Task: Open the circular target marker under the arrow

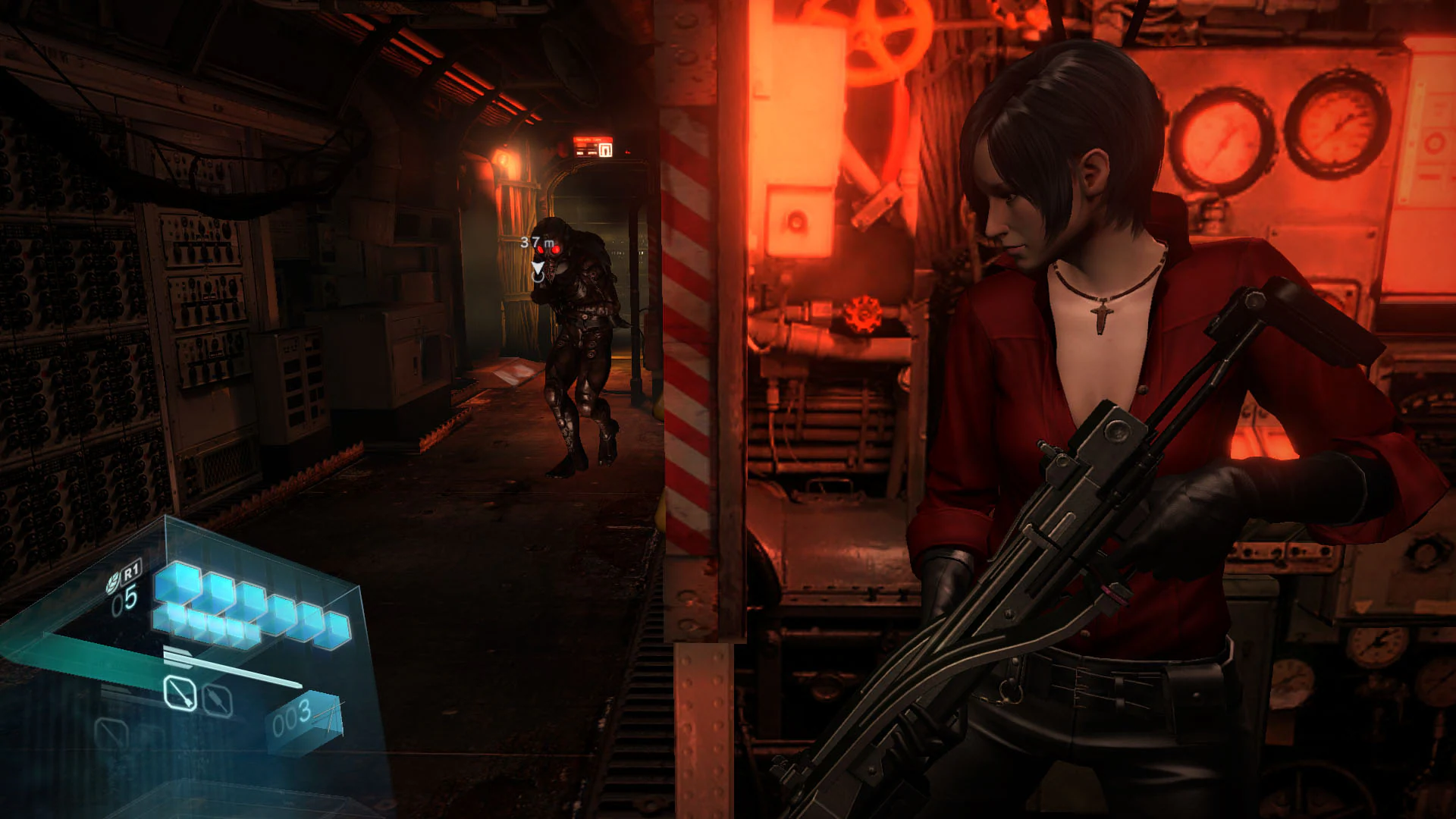Action: pos(539,278)
